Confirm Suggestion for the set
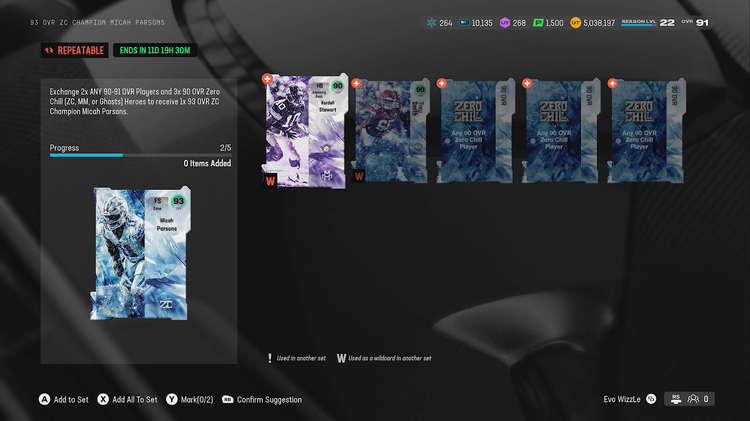Viewport: 750px width, 421px height. (x=262, y=399)
